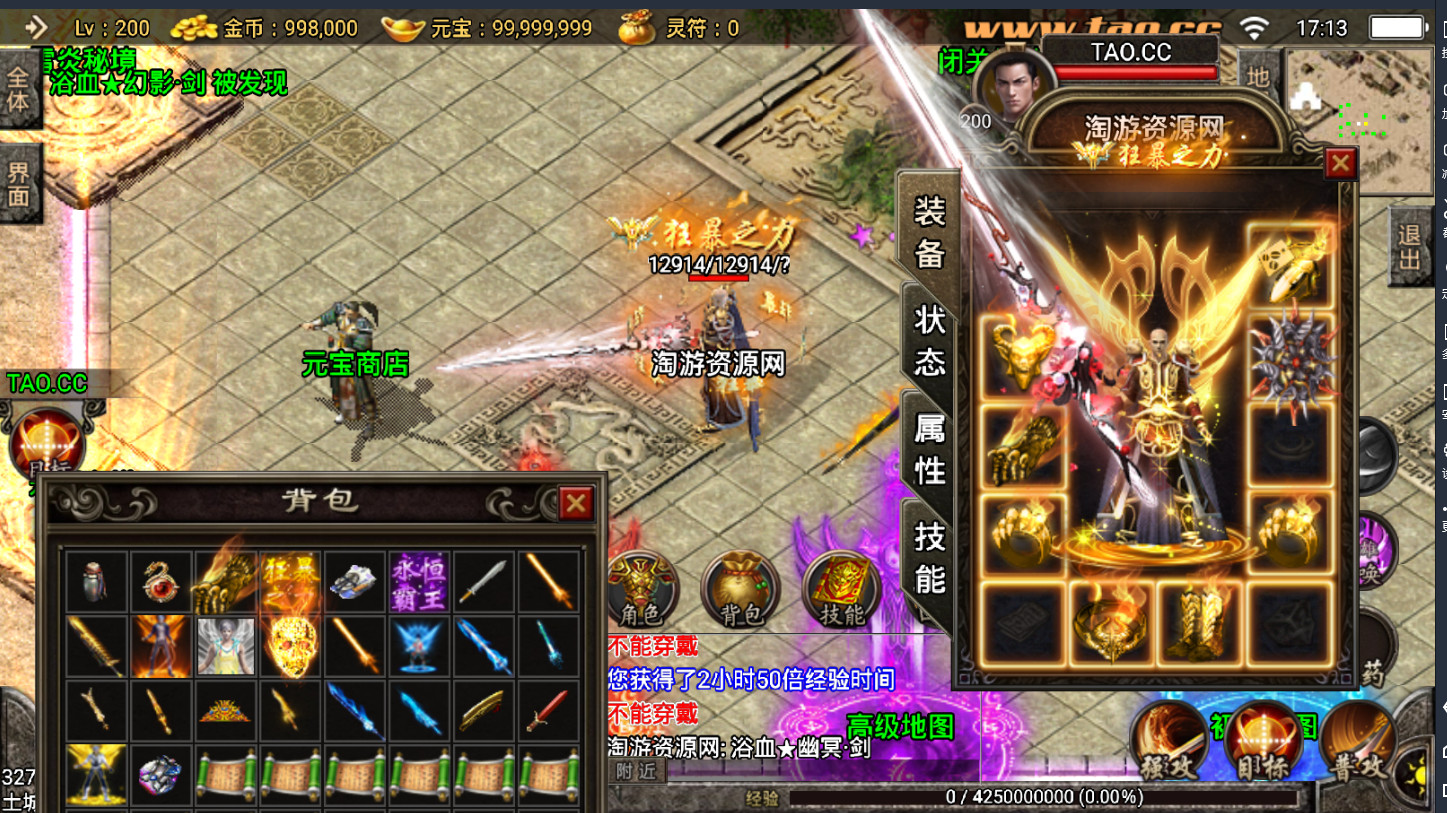This screenshot has width=1447, height=813.
Task: Close the 背包 inventory window
Action: pyautogui.click(x=575, y=503)
